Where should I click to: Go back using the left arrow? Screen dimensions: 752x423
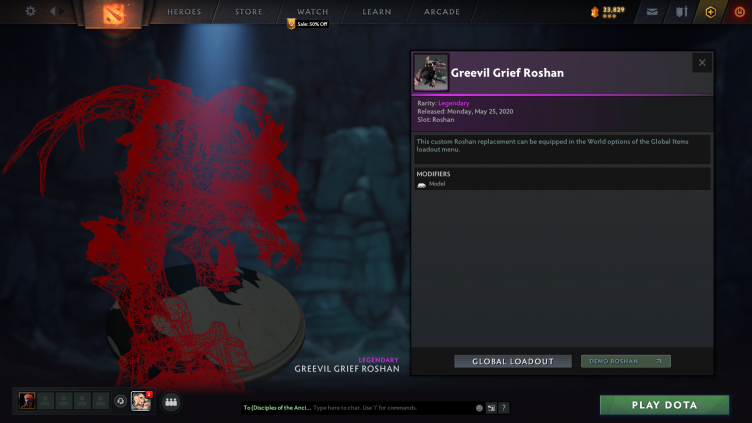(x=53, y=12)
